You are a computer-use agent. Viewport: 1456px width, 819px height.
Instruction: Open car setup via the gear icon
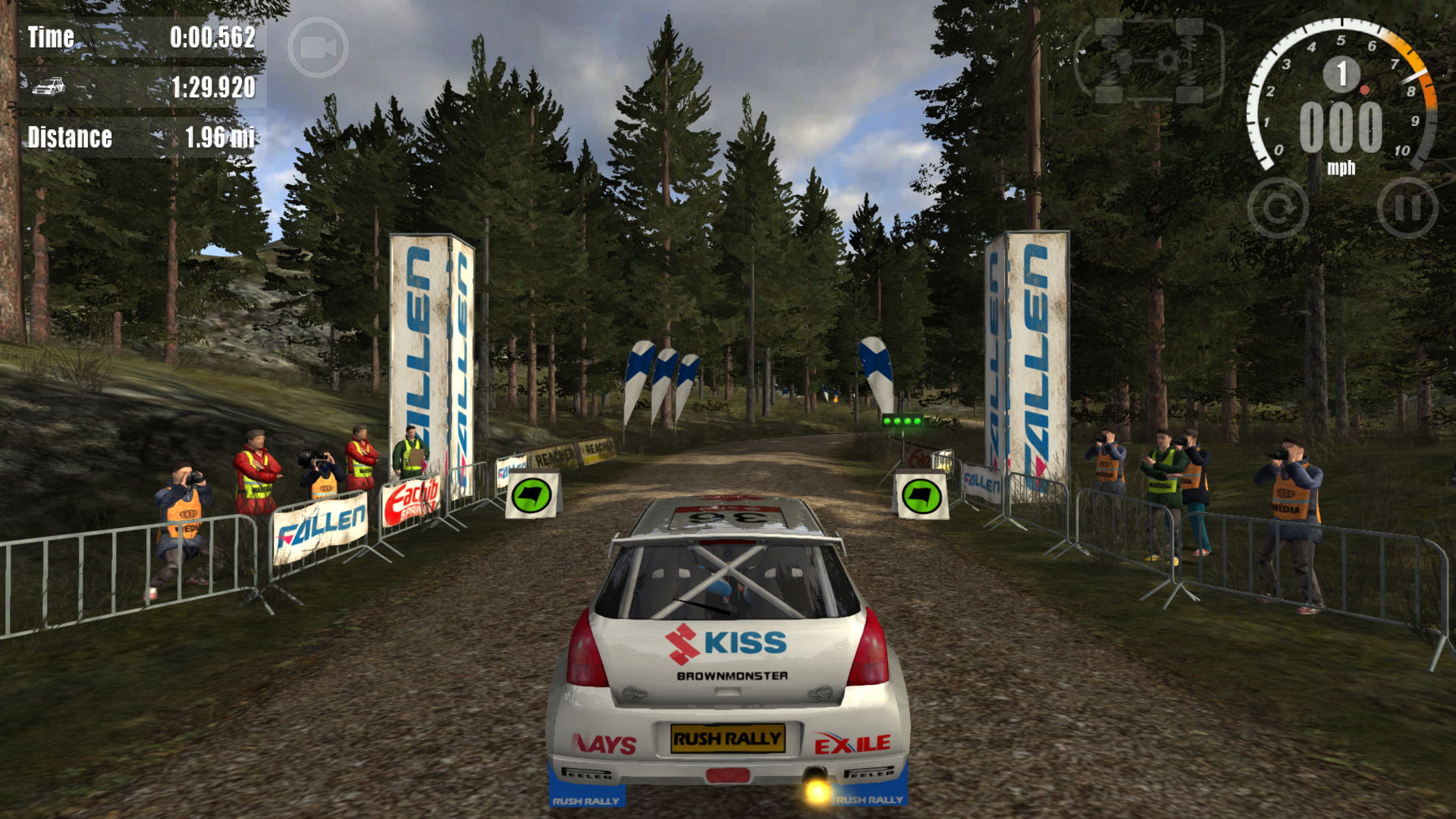click(x=1168, y=60)
